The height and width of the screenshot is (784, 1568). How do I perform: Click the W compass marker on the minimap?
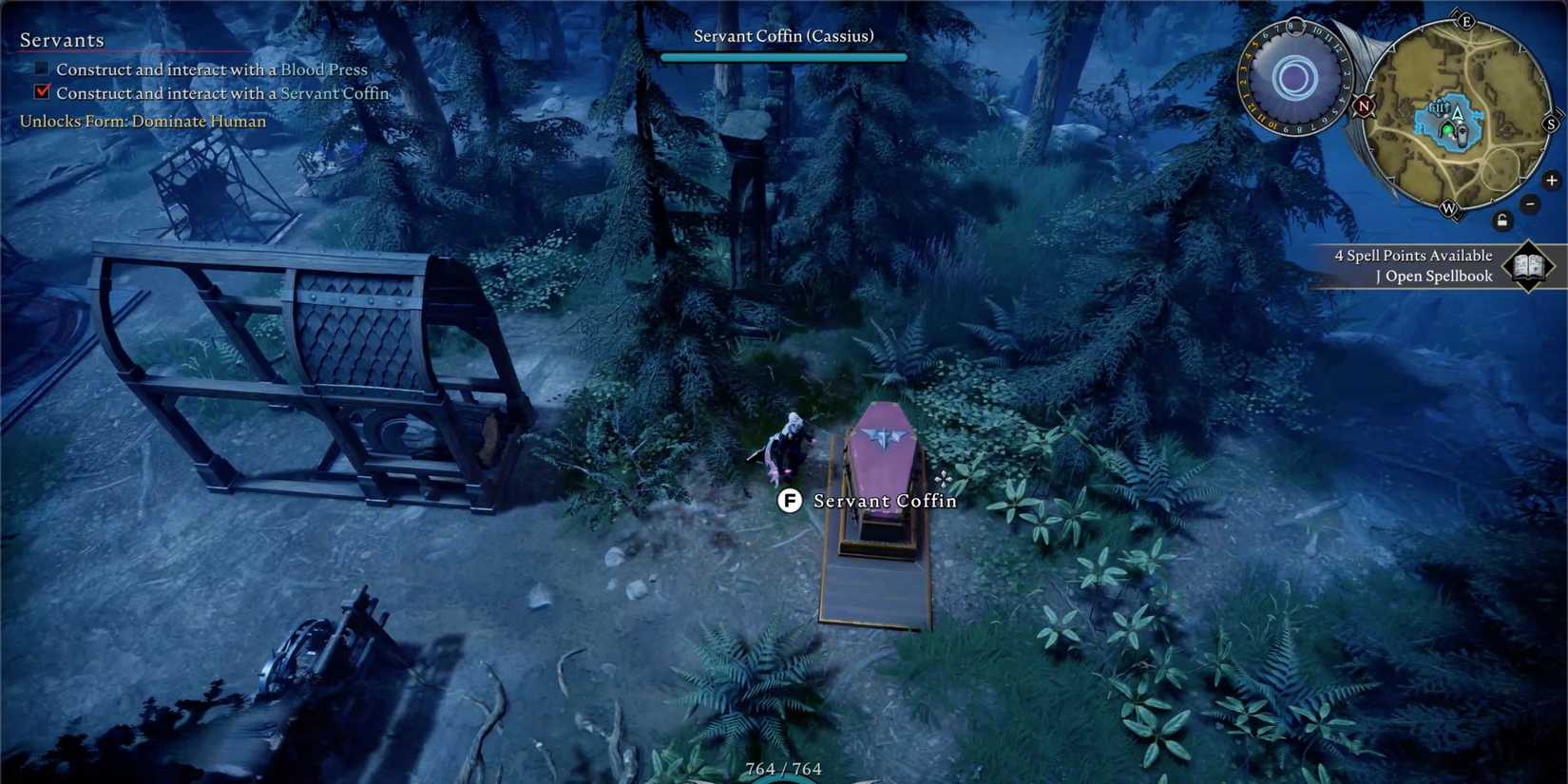pyautogui.click(x=1449, y=207)
